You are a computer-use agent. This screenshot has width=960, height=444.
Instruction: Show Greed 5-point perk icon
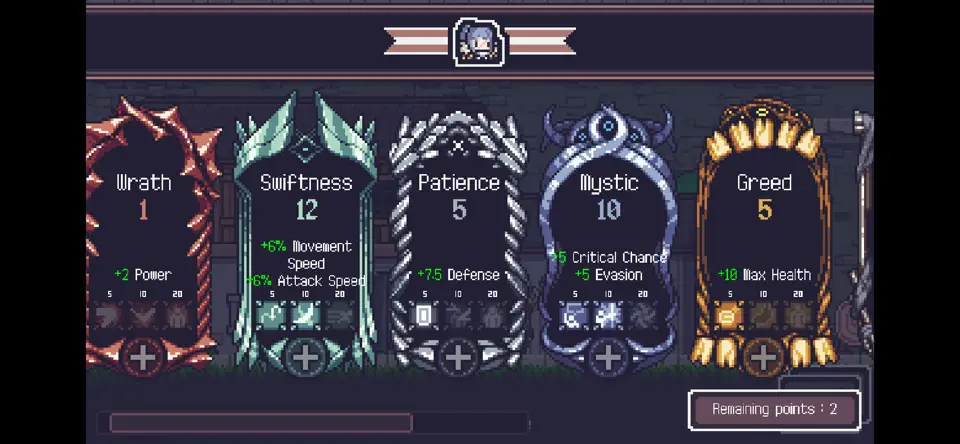click(730, 316)
